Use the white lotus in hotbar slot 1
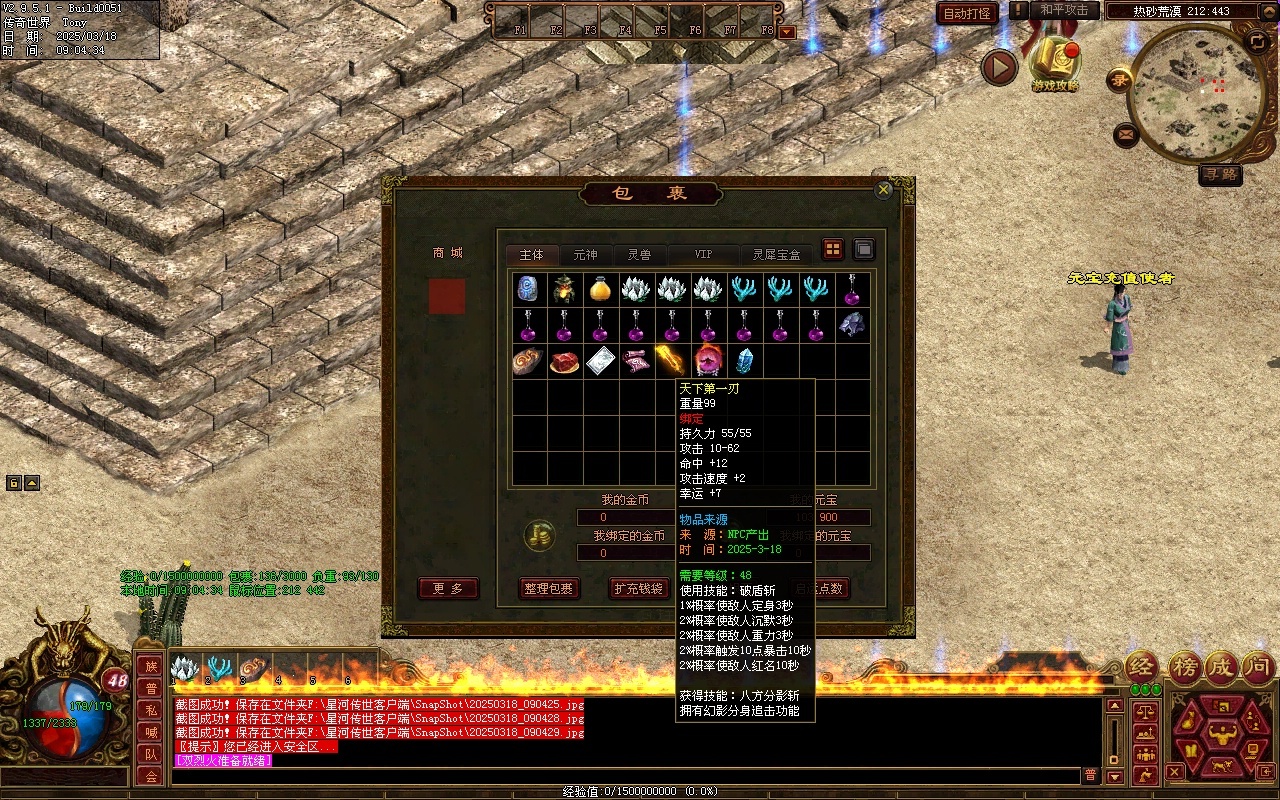The image size is (1280, 800). tap(186, 668)
